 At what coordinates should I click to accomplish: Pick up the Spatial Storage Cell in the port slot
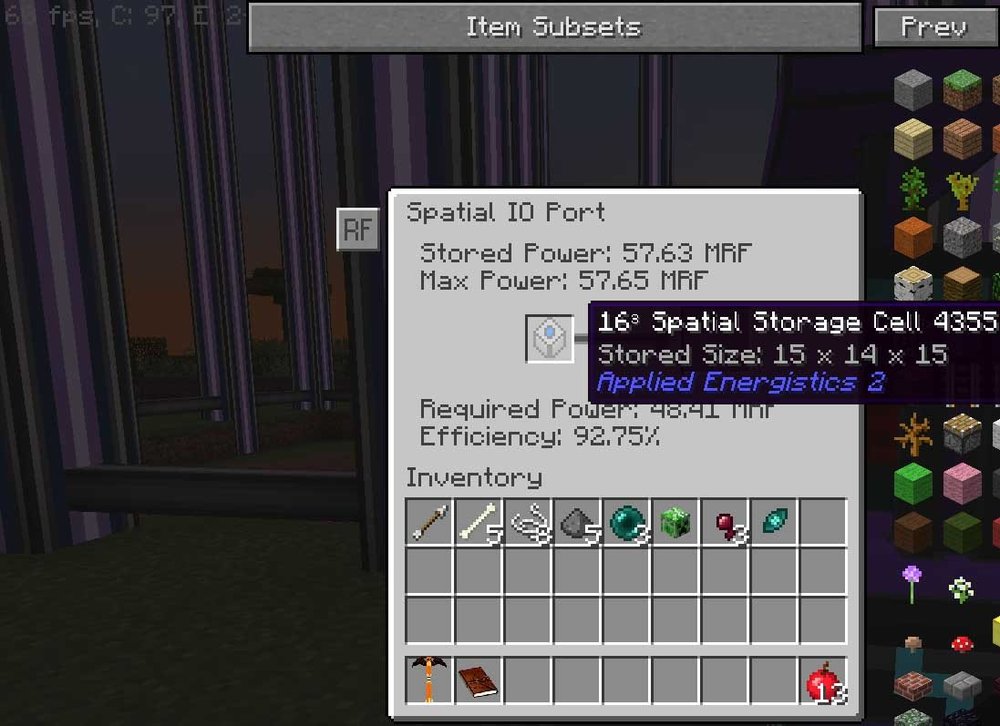(x=550, y=338)
